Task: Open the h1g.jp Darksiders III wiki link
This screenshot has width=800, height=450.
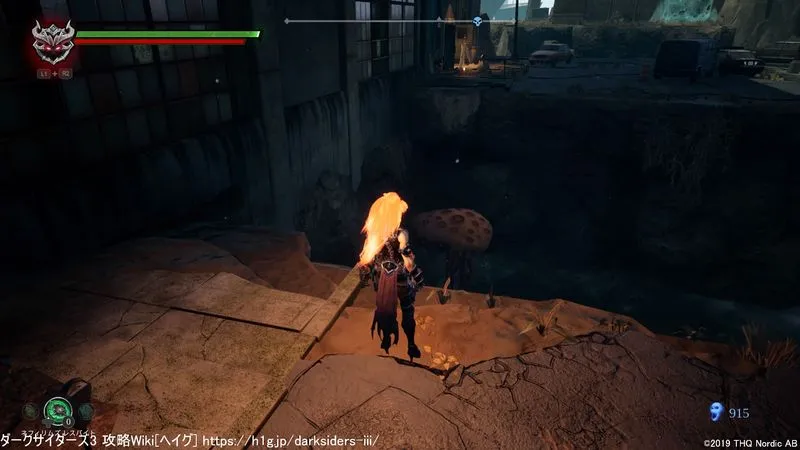Action: pos(291,440)
